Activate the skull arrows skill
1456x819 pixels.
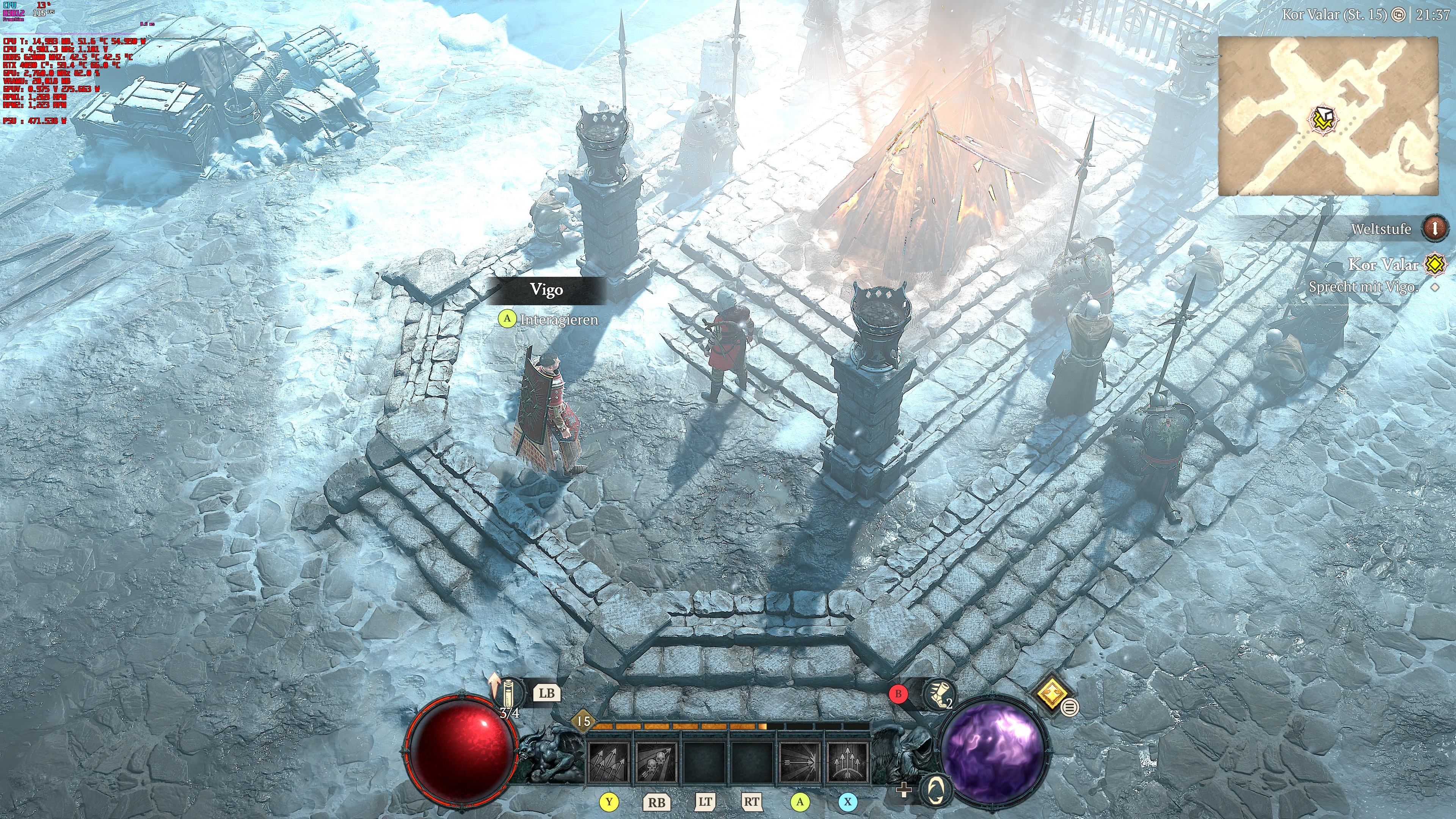(656, 762)
